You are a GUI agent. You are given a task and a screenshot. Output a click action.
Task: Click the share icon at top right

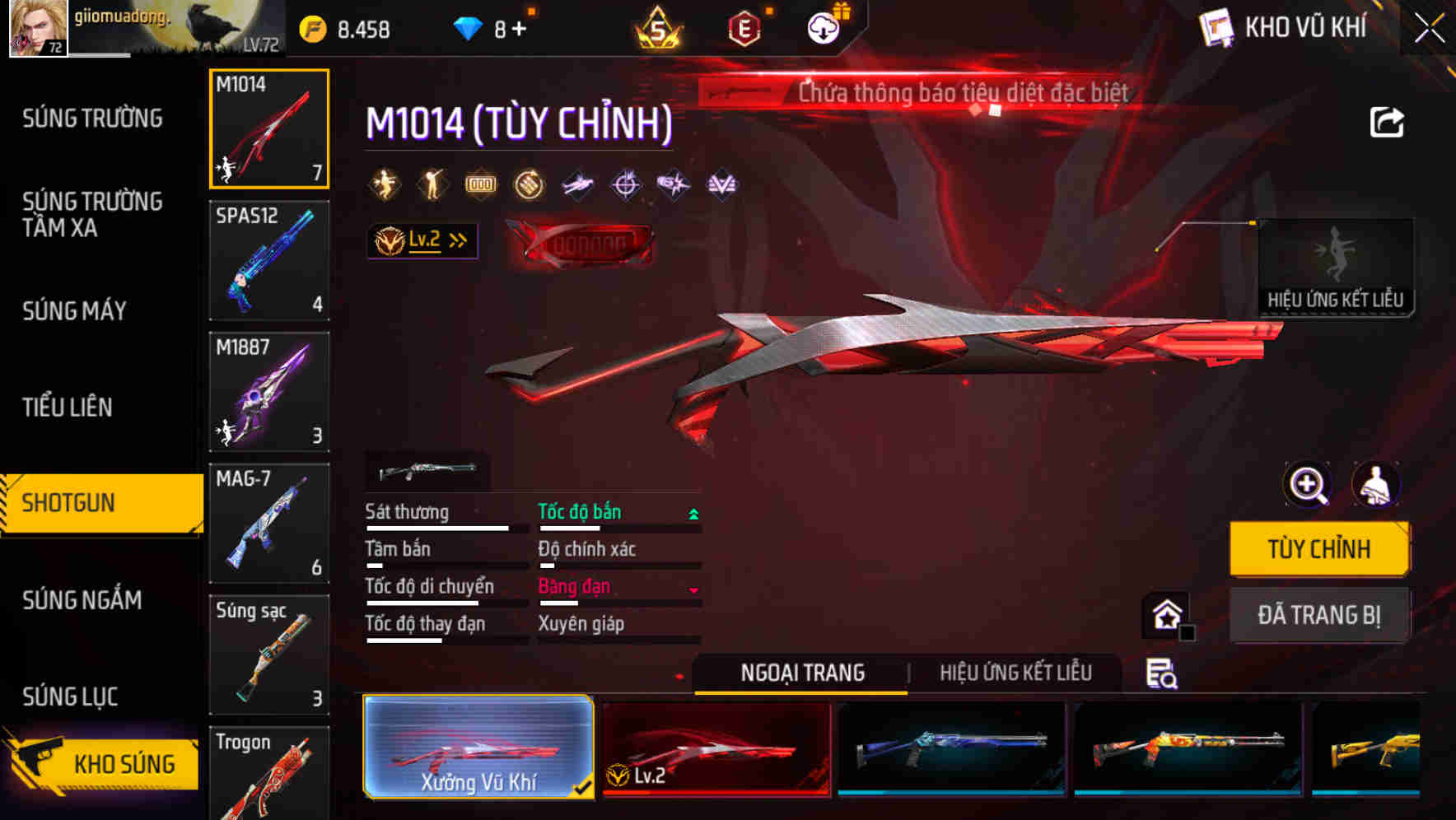point(1387,122)
